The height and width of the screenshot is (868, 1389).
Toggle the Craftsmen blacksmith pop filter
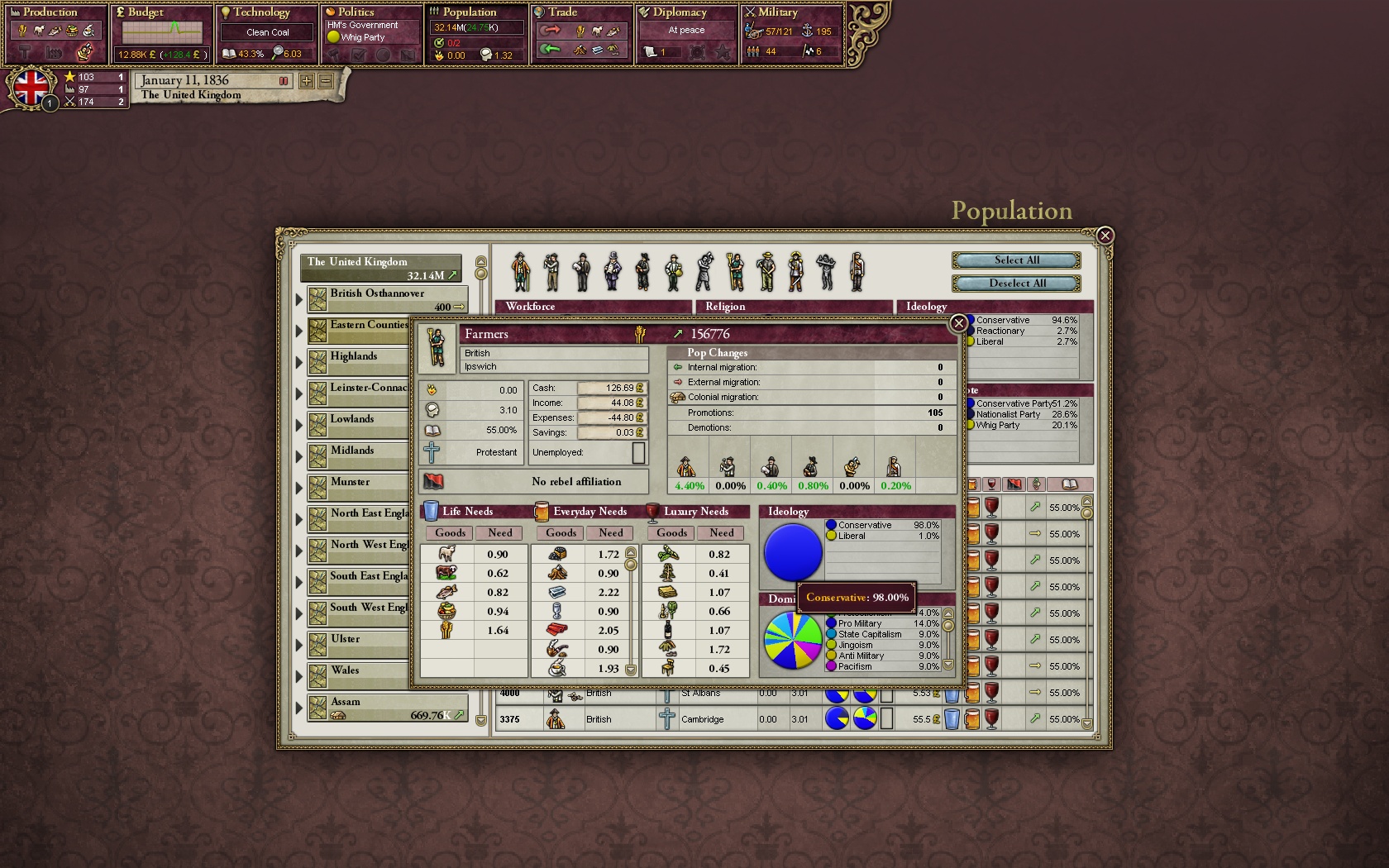[704, 269]
